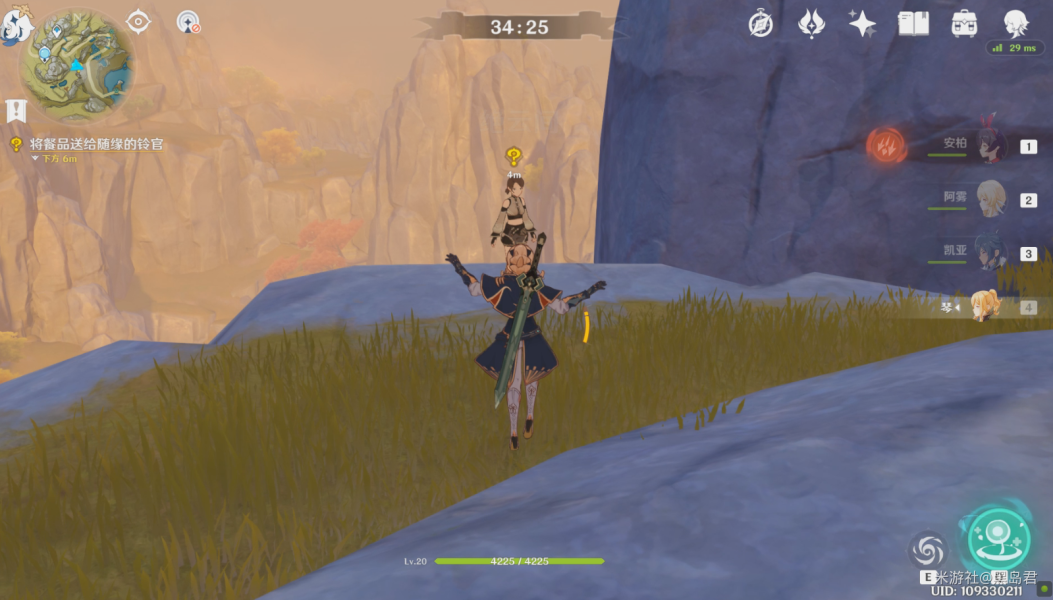Open the adventurer handbook book icon
The width and height of the screenshot is (1053, 600).
913,24
